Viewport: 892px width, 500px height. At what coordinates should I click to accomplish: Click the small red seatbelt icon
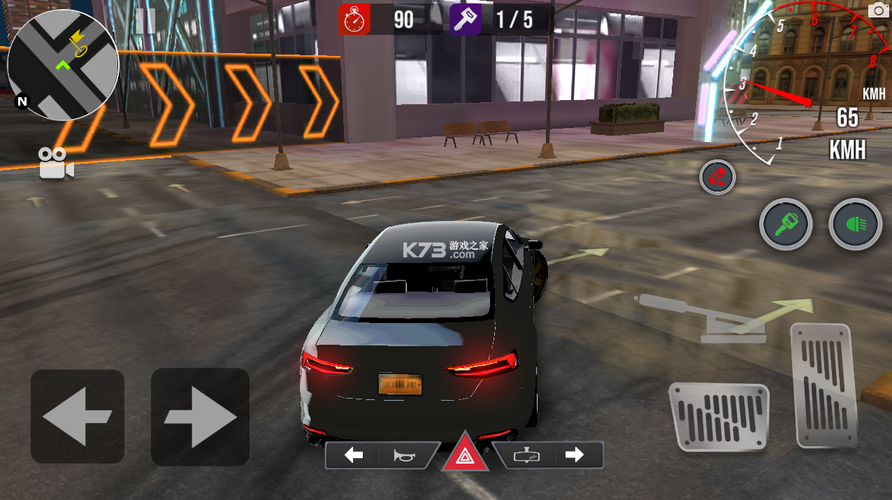(x=717, y=178)
